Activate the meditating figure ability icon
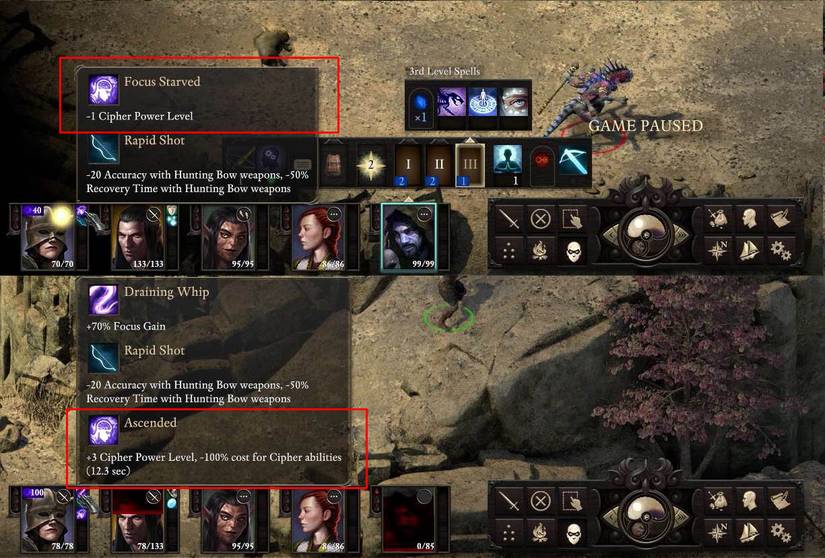 pos(507,160)
